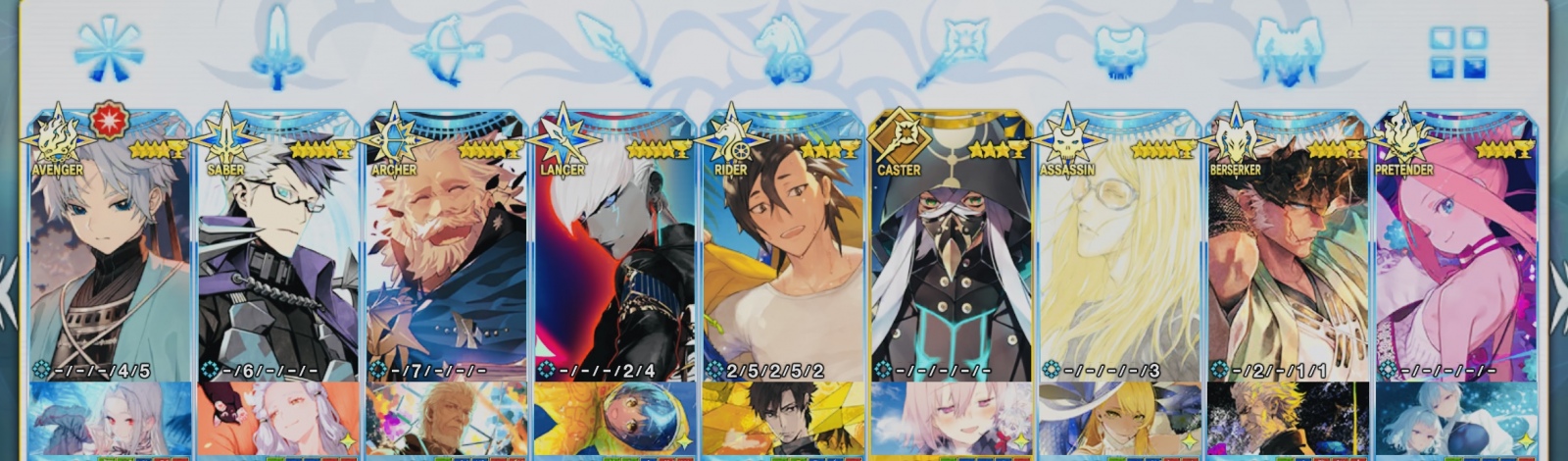This screenshot has height=461, width=1568.
Task: Choose the Saber servant with glasses
Action: click(x=278, y=255)
